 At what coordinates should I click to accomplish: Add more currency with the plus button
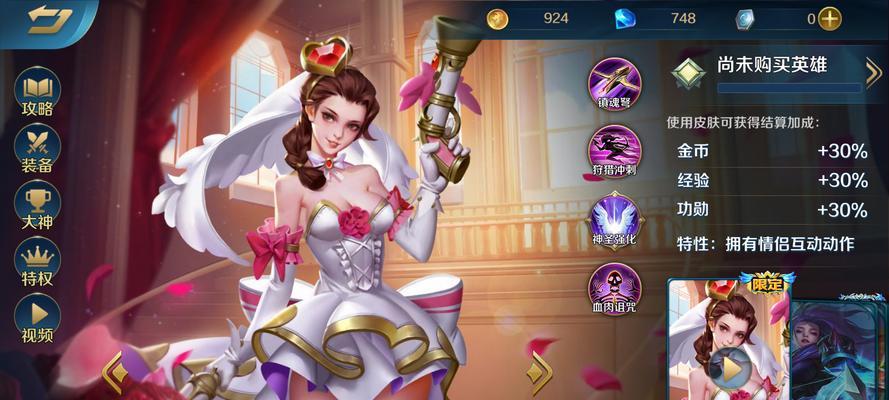829,18
